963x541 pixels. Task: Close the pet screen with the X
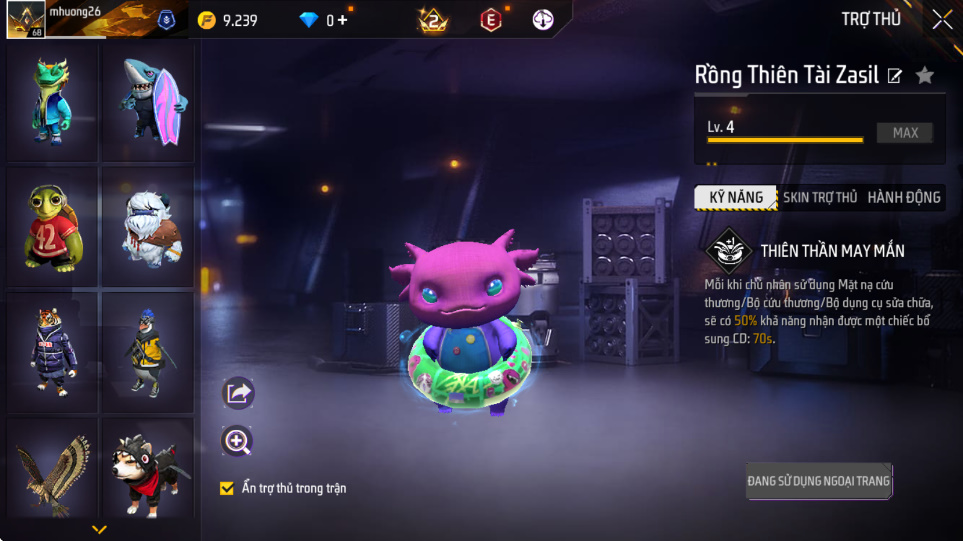[x=942, y=19]
